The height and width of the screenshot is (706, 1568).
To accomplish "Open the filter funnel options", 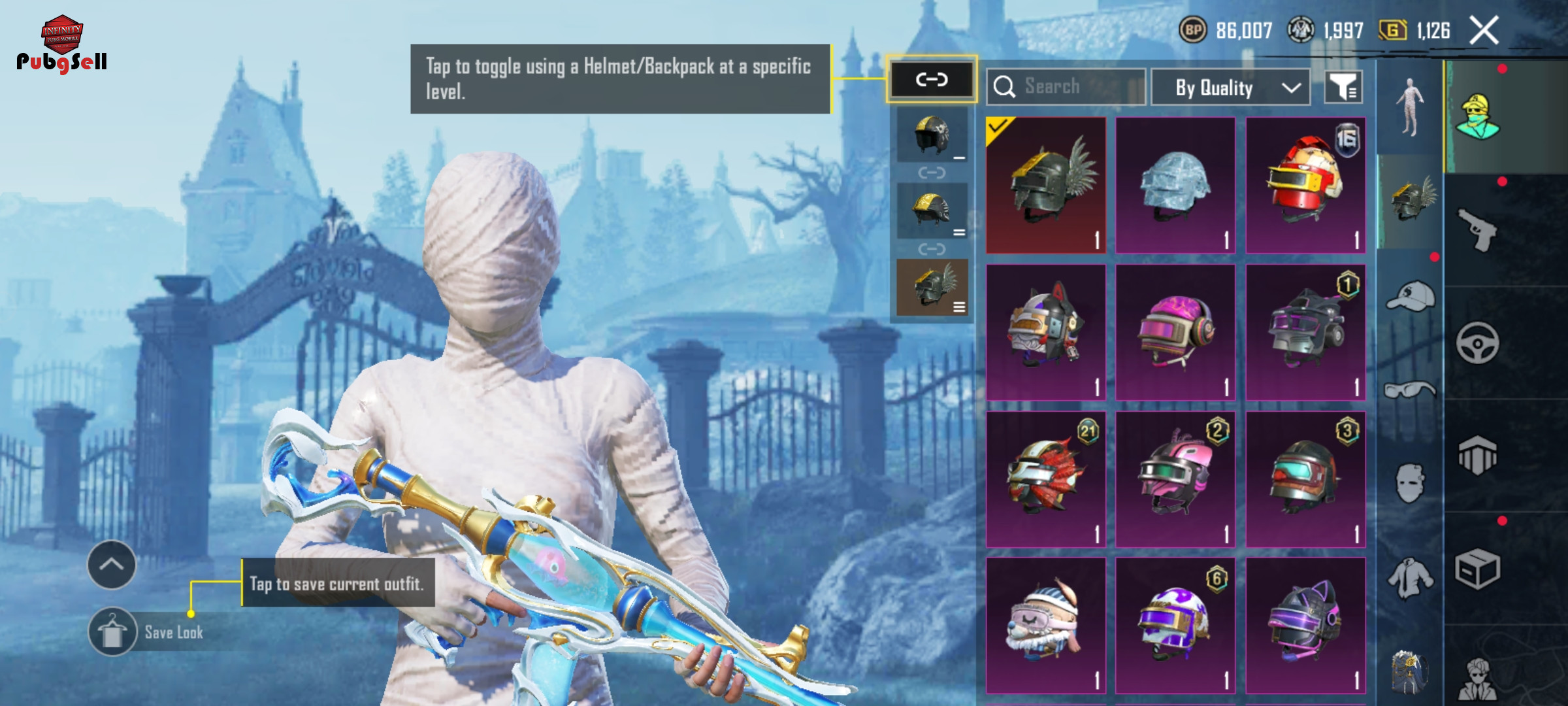I will coord(1343,87).
